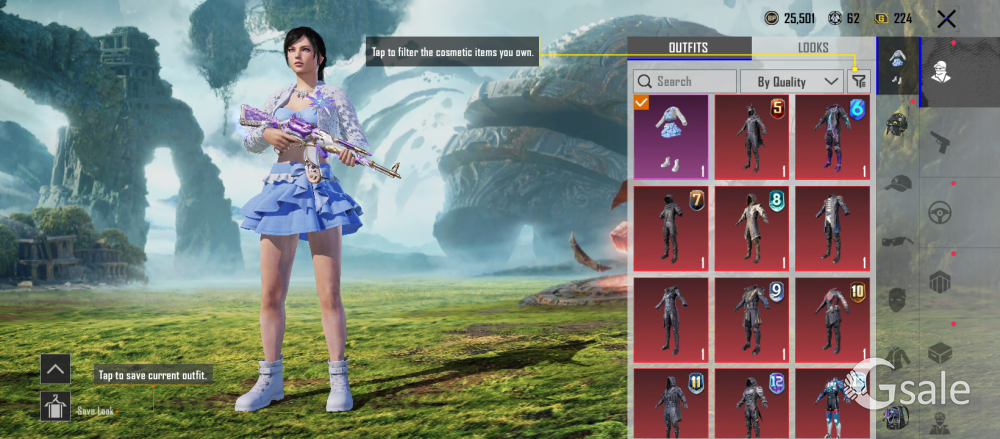The width and height of the screenshot is (1000, 439).
Task: Choose the outfit with badge 8
Action: (x=752, y=228)
